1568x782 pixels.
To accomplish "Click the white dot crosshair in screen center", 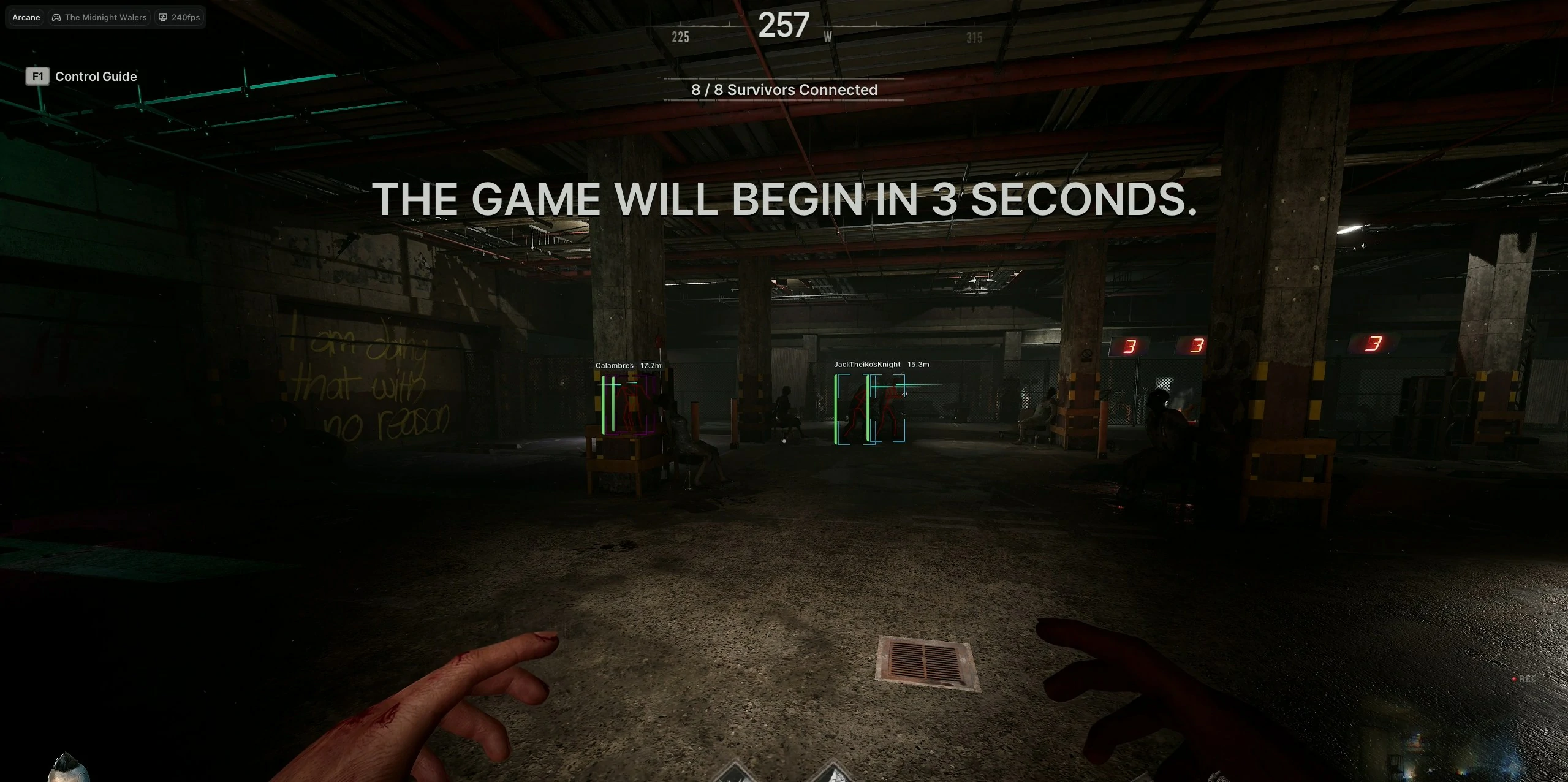I will coord(785,441).
